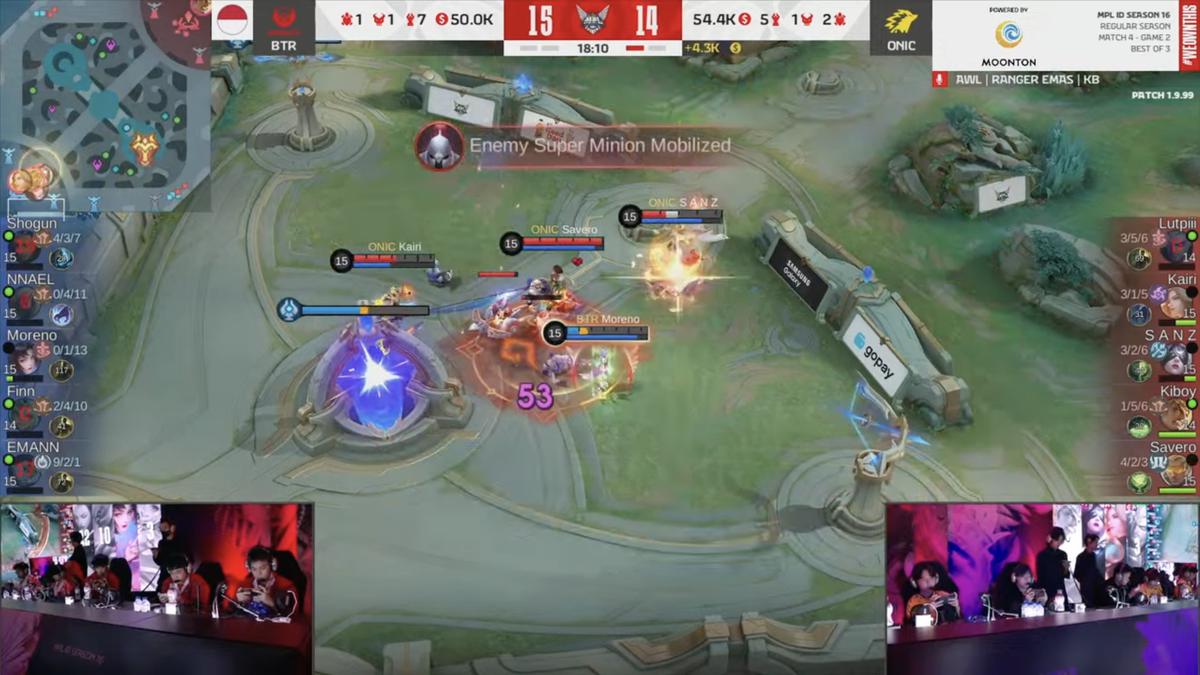Choose Savero in the ONIC player list
1200x675 pixels.
click(1160, 468)
